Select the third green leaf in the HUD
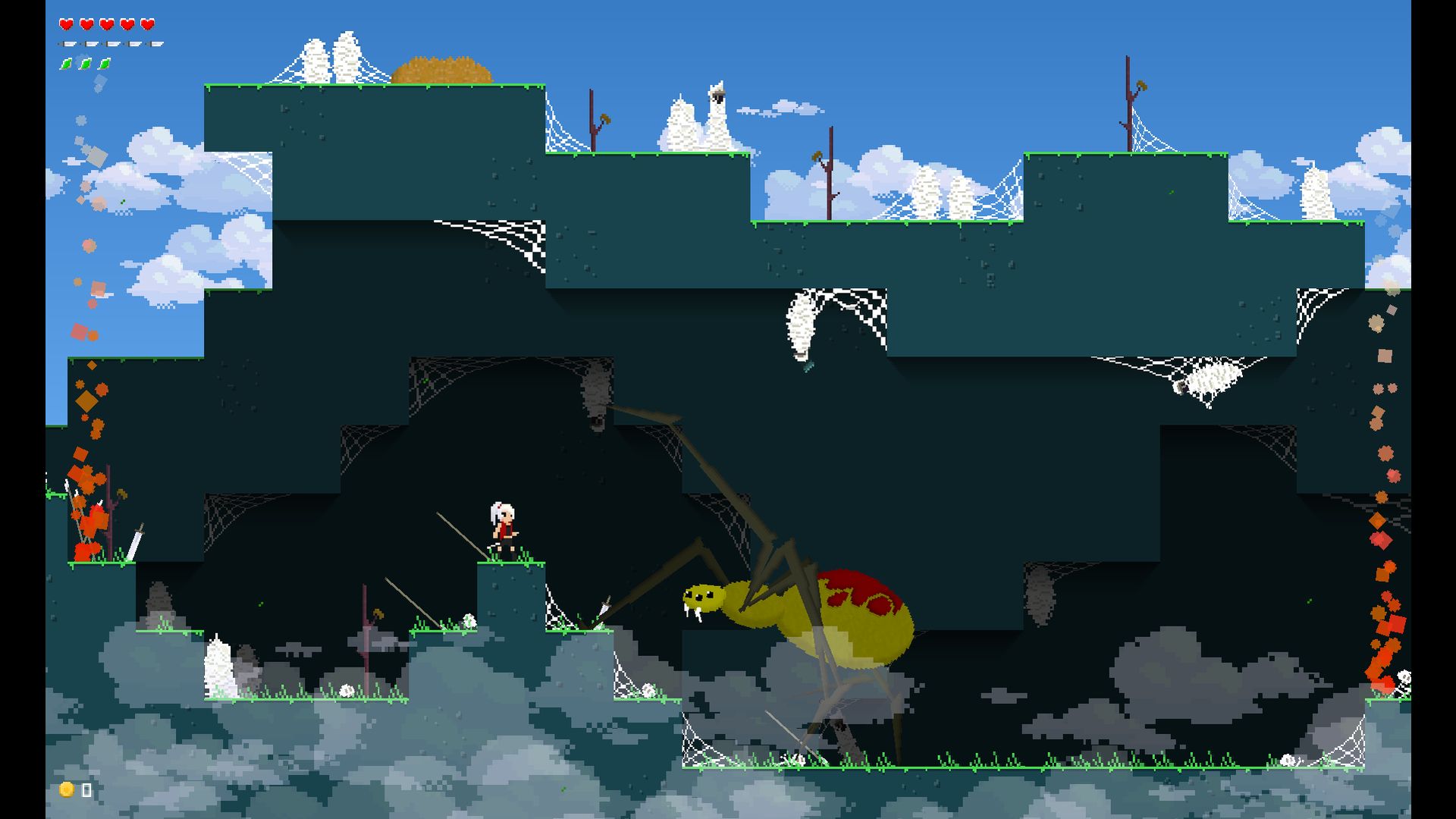The image size is (1456, 819). (x=104, y=64)
